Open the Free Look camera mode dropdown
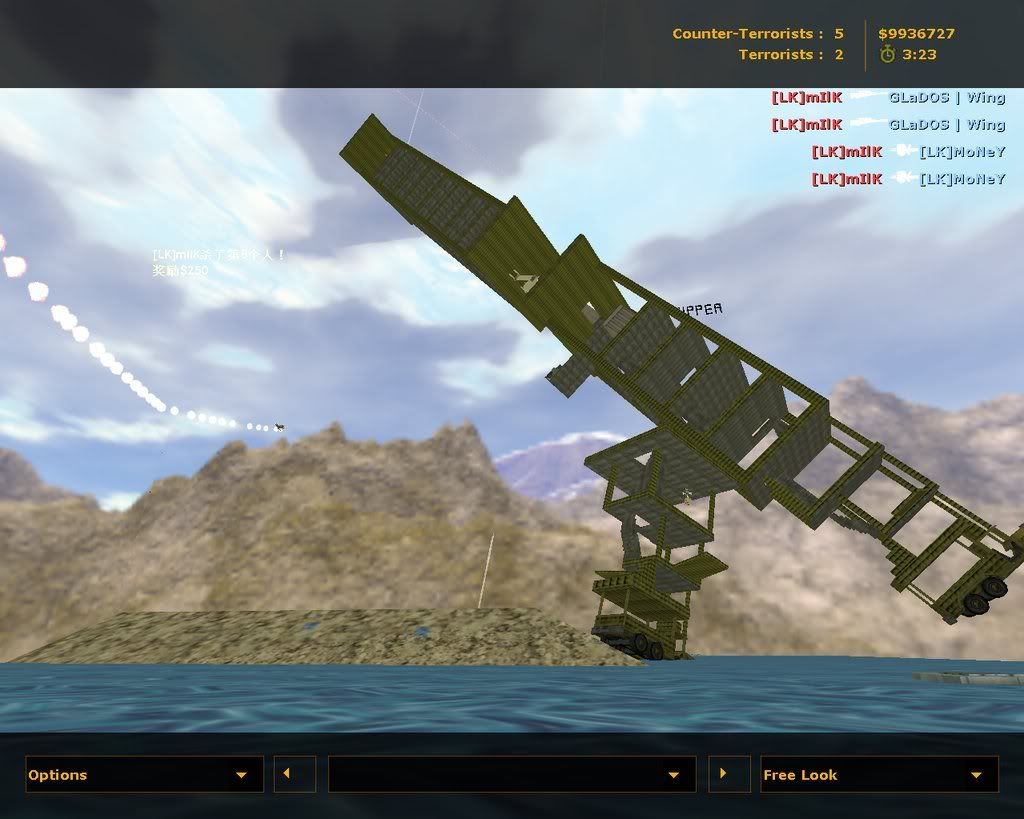1024x819 pixels. pyautogui.click(x=879, y=775)
